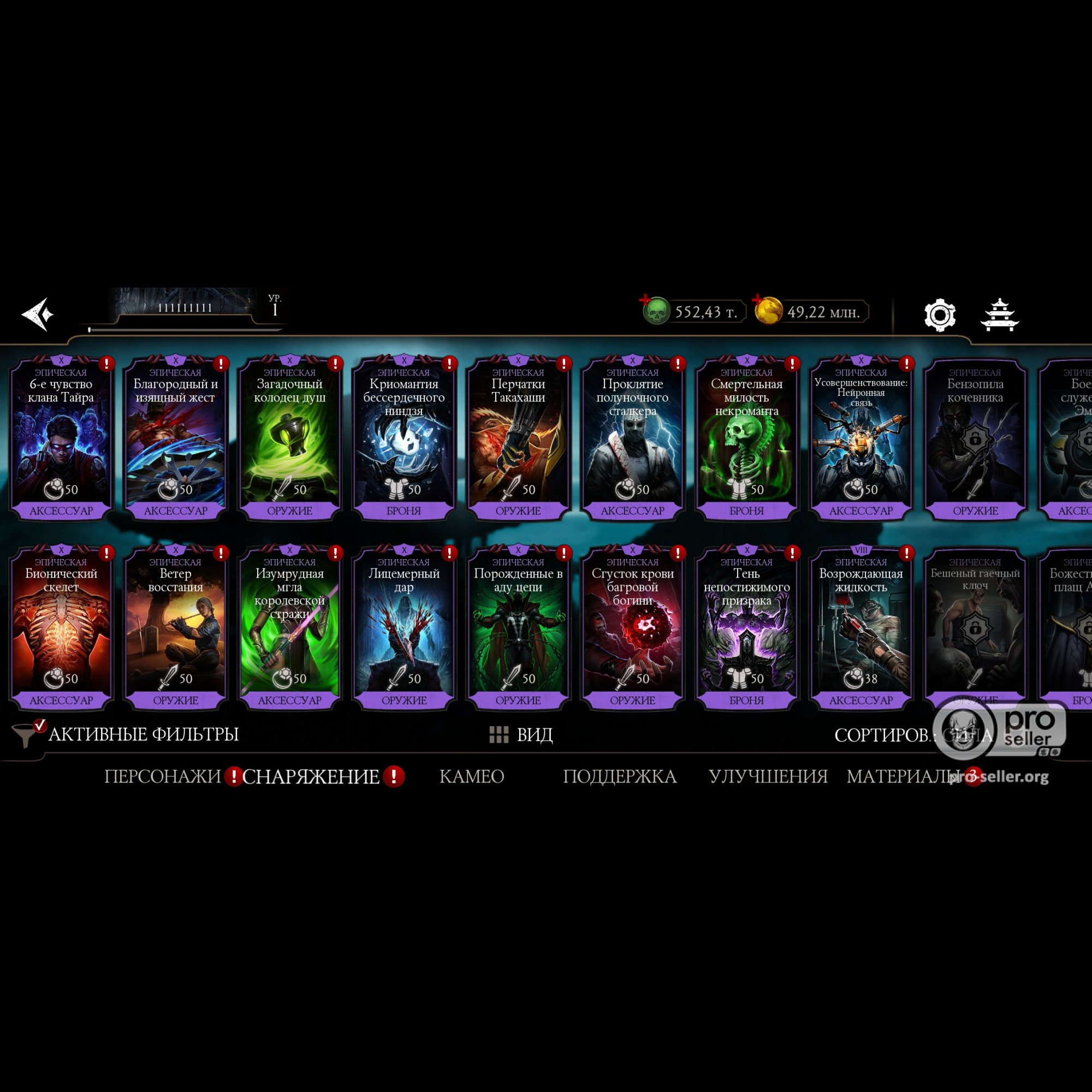Select the 6-е чувство клана Тайра card
This screenshot has width=1092, height=1092.
(x=61, y=438)
